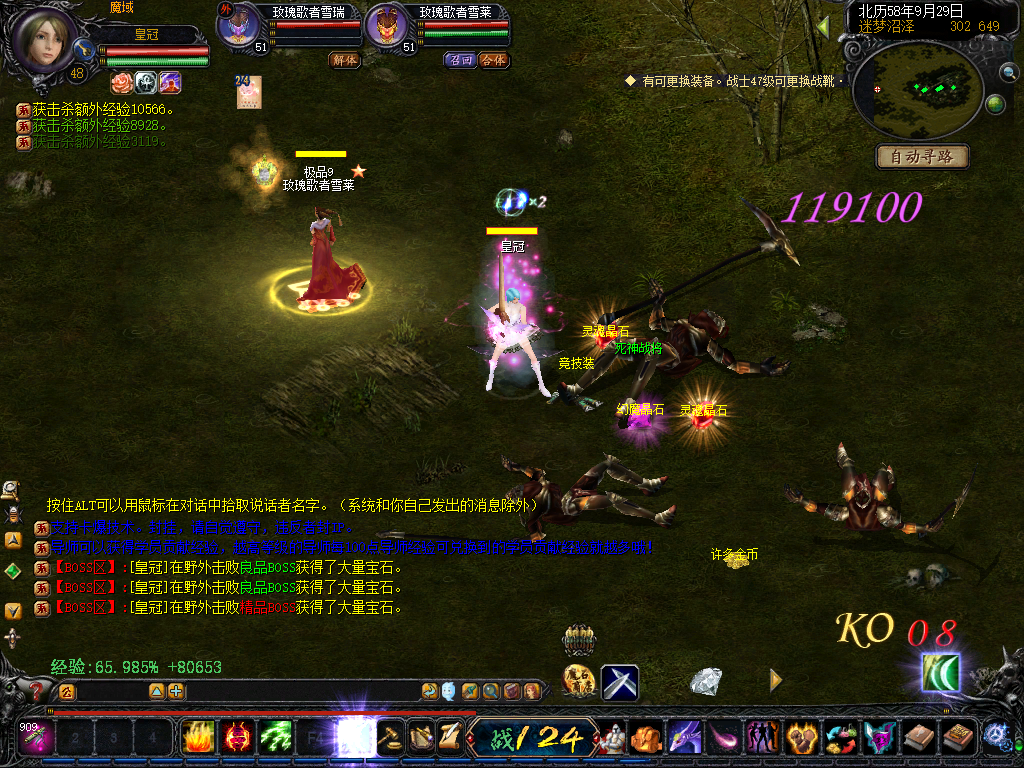Screen dimensions: 1024x768
Task: Select the player portrait of 皇冠
Action: click(x=45, y=38)
